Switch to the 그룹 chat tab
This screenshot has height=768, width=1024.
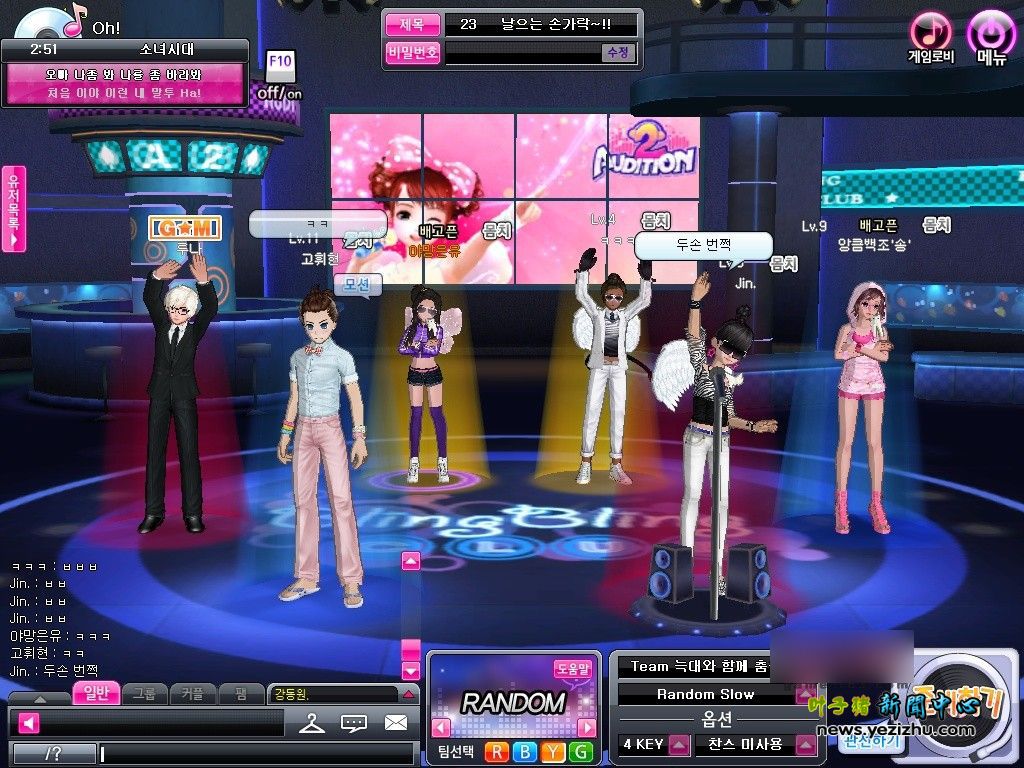(144, 693)
